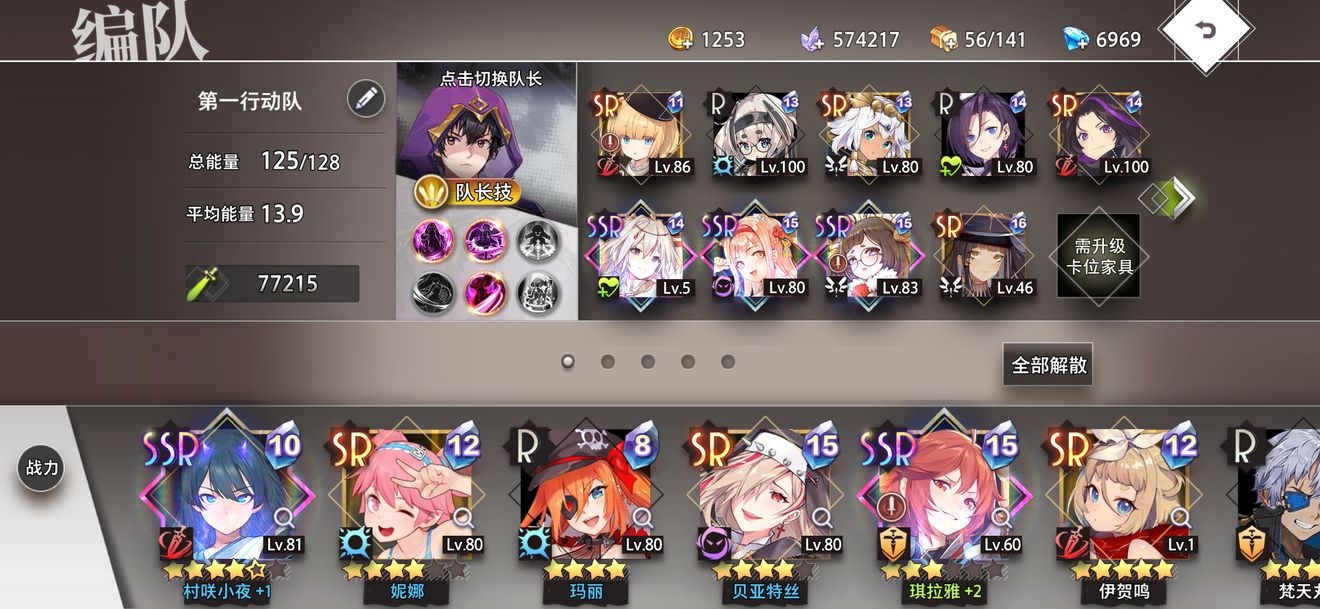Add more gold coins currency
The height and width of the screenshot is (609, 1320).
pyautogui.click(x=681, y=39)
